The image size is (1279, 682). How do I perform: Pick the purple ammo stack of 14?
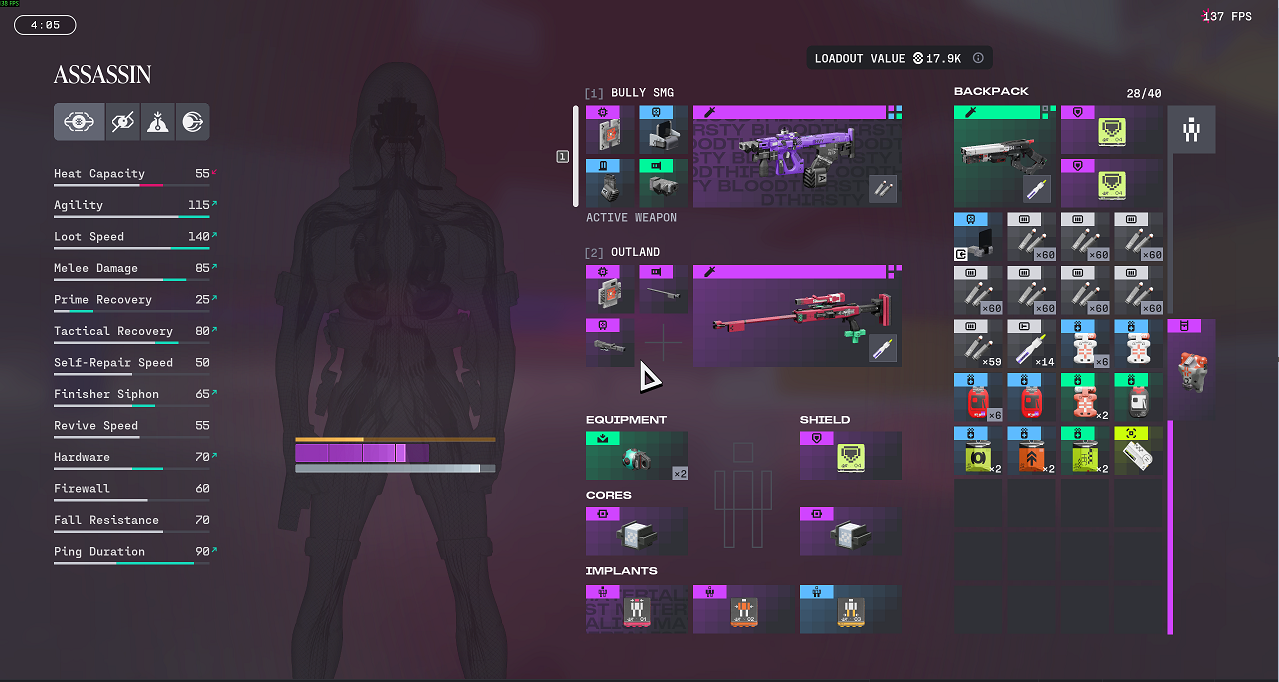coord(1032,344)
